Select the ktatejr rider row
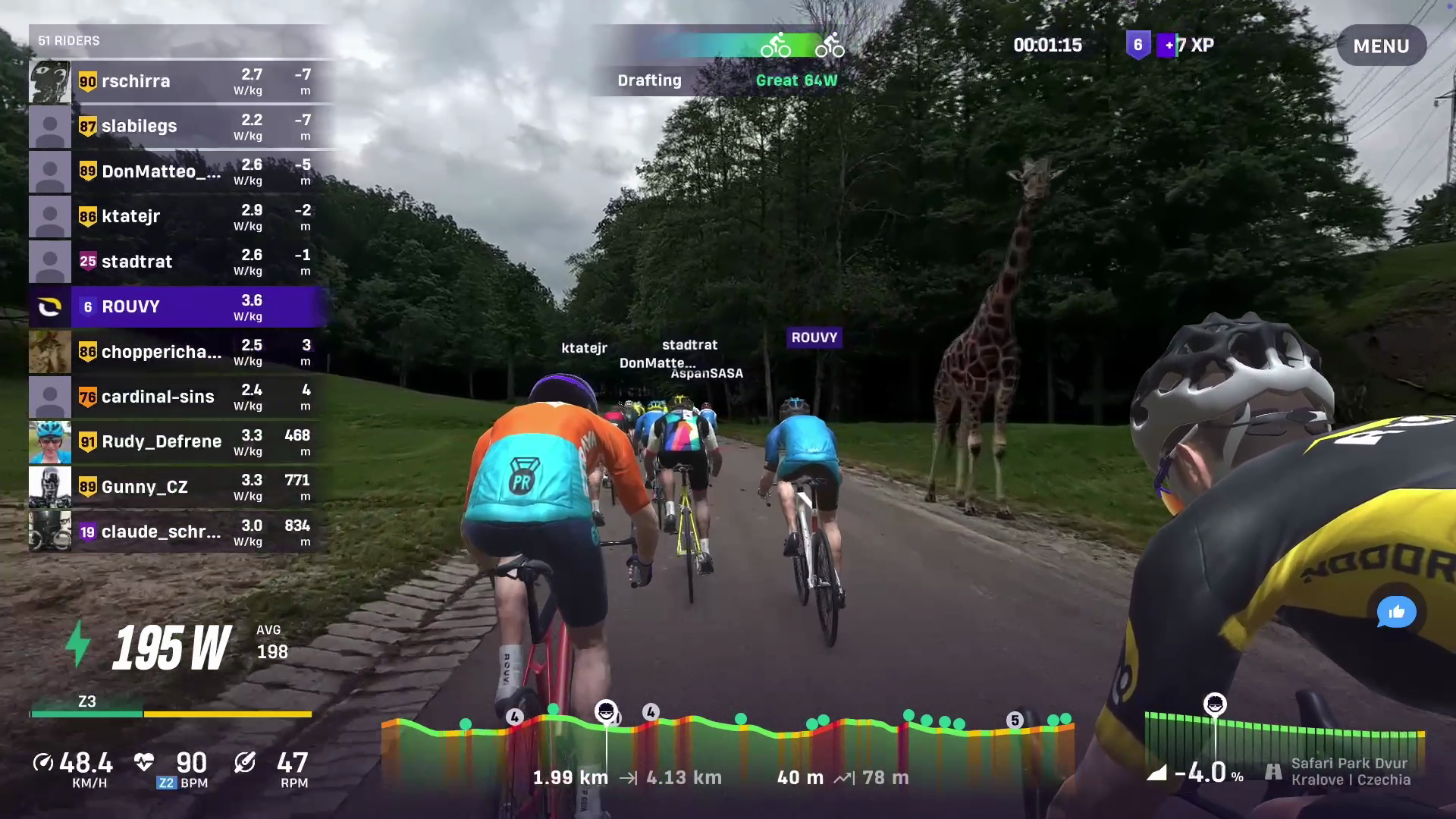Screen dimensions: 1456x819 [180, 216]
